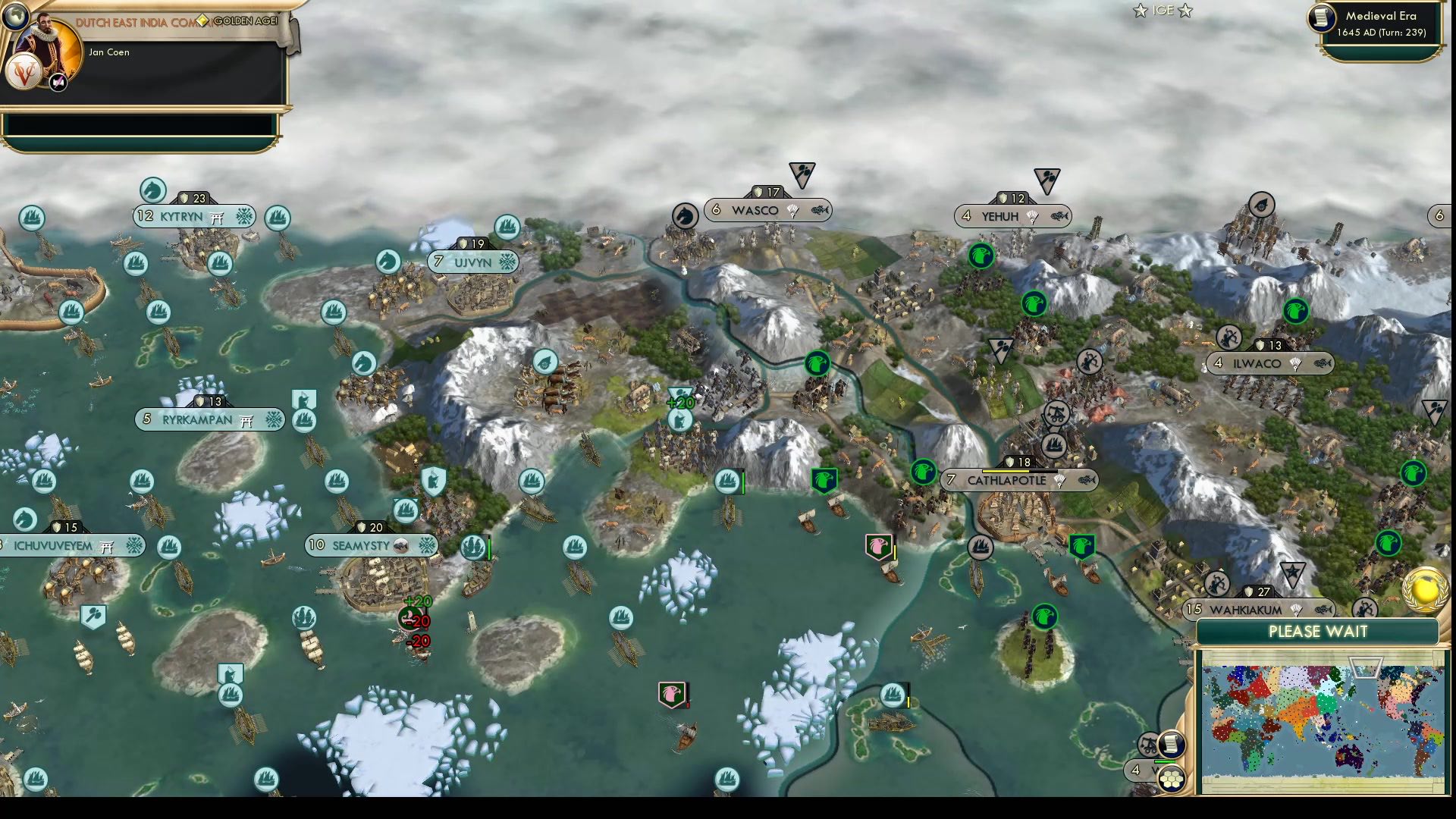Open strategic view via the hexagon icon
This screenshot has width=1456, height=819.
pos(1172,778)
